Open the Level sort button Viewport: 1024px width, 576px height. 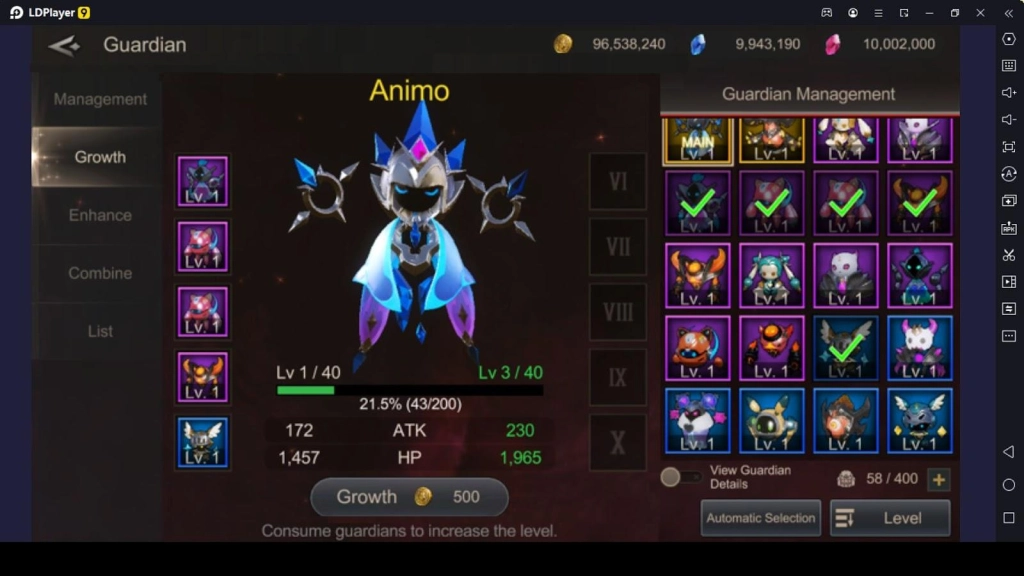tap(889, 518)
